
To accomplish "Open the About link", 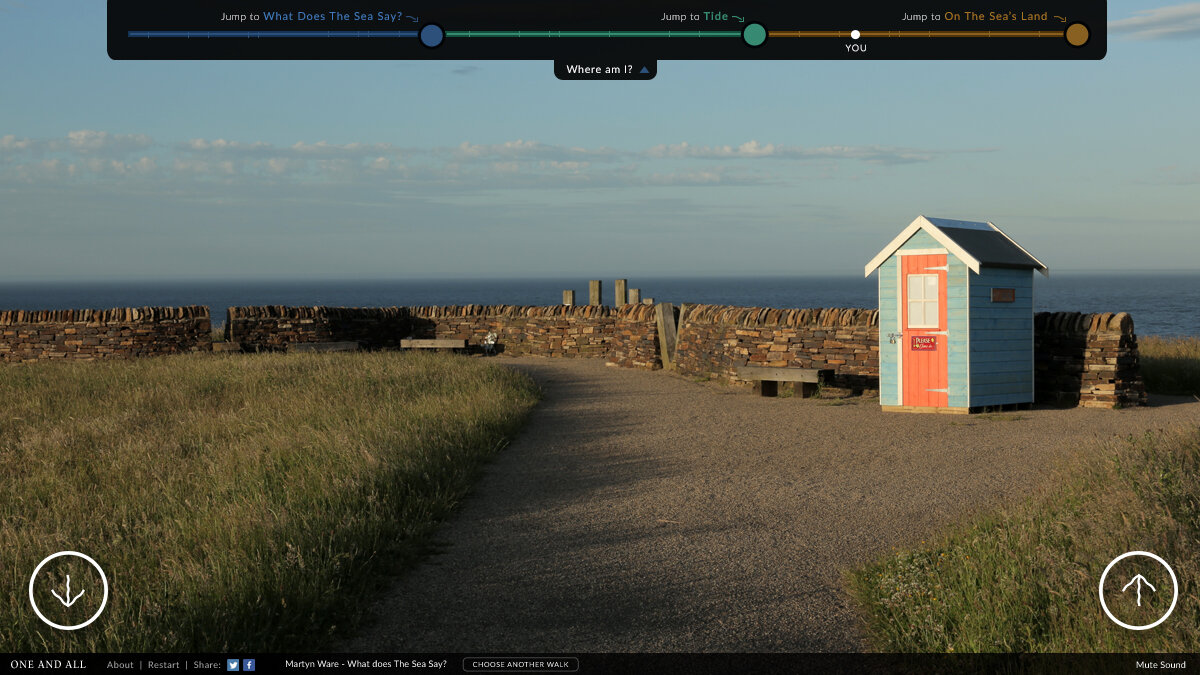I will point(120,665).
